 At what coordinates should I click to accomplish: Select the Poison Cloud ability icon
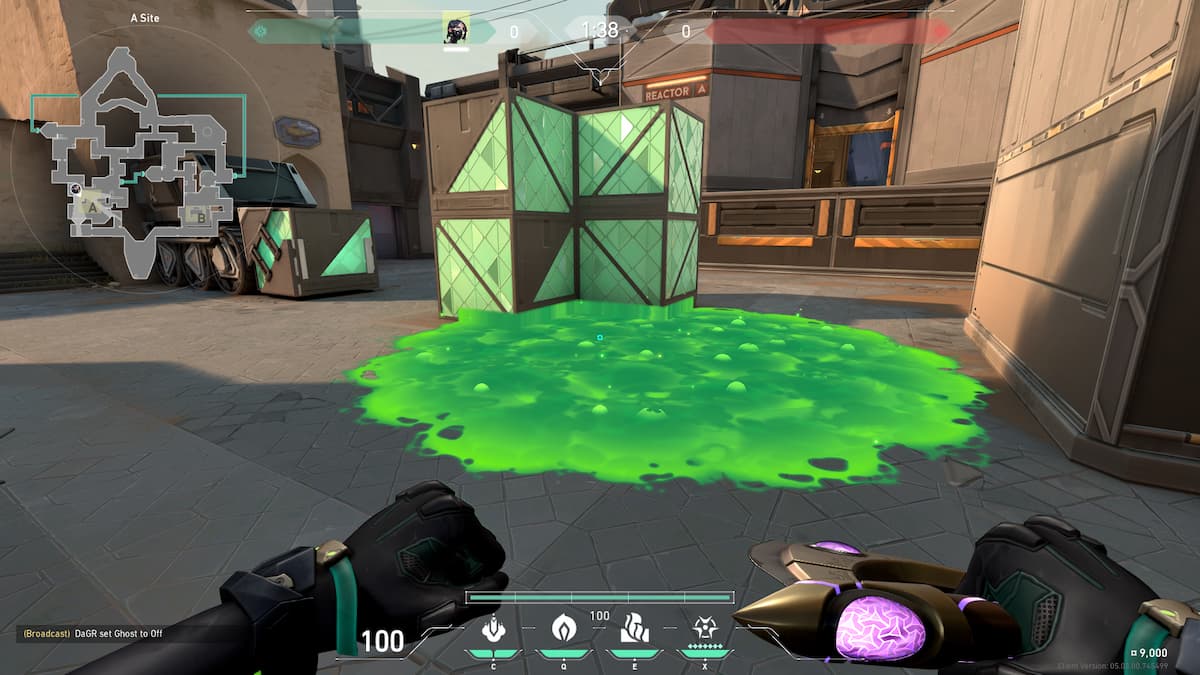[x=563, y=629]
